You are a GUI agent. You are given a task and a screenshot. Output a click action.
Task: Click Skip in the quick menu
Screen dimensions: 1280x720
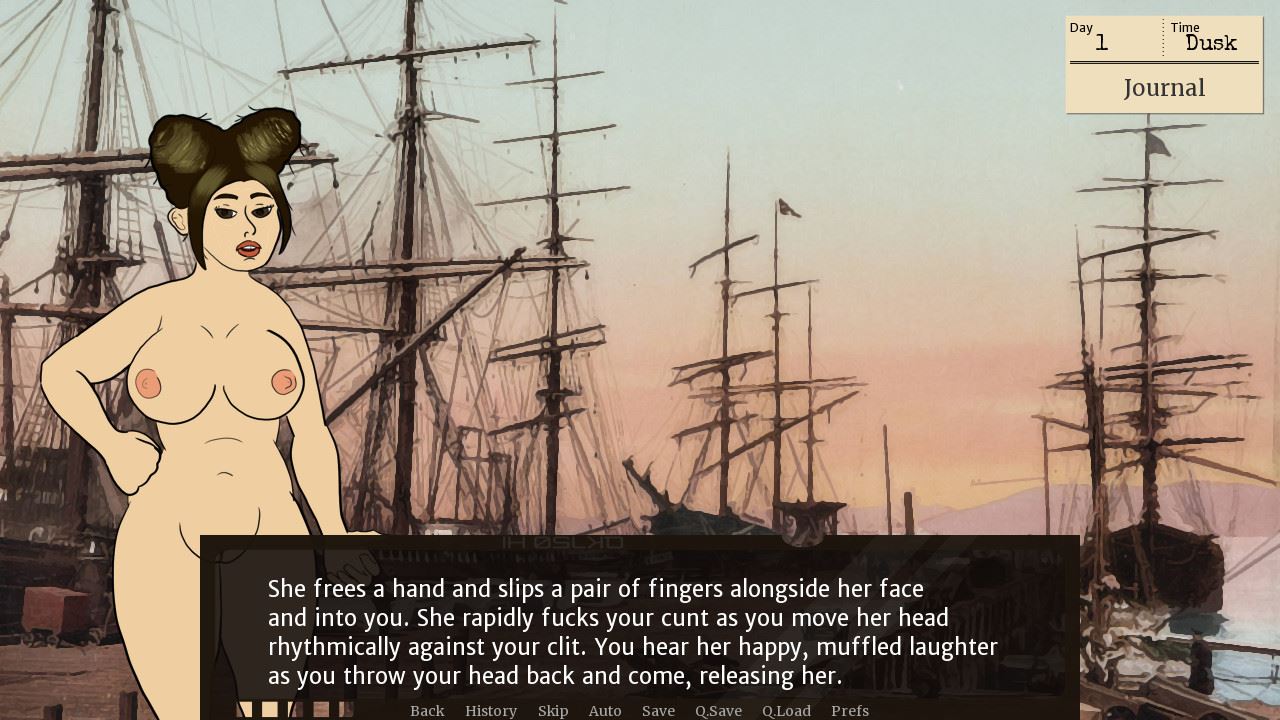pyautogui.click(x=553, y=711)
